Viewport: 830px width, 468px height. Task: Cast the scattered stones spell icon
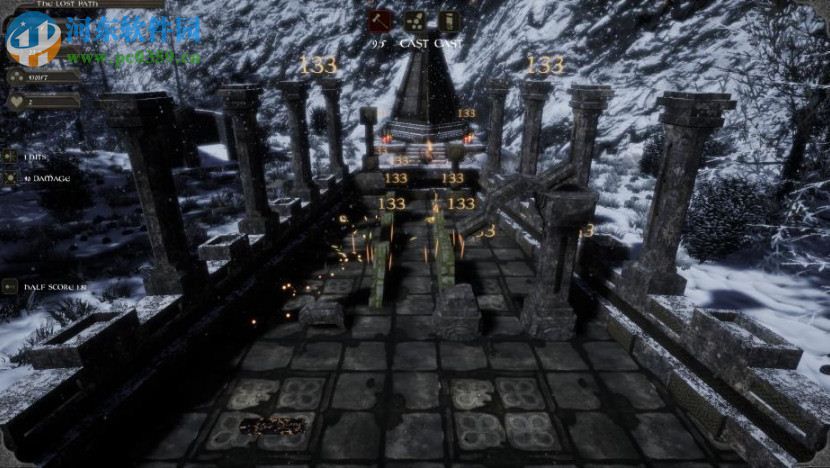[414, 21]
